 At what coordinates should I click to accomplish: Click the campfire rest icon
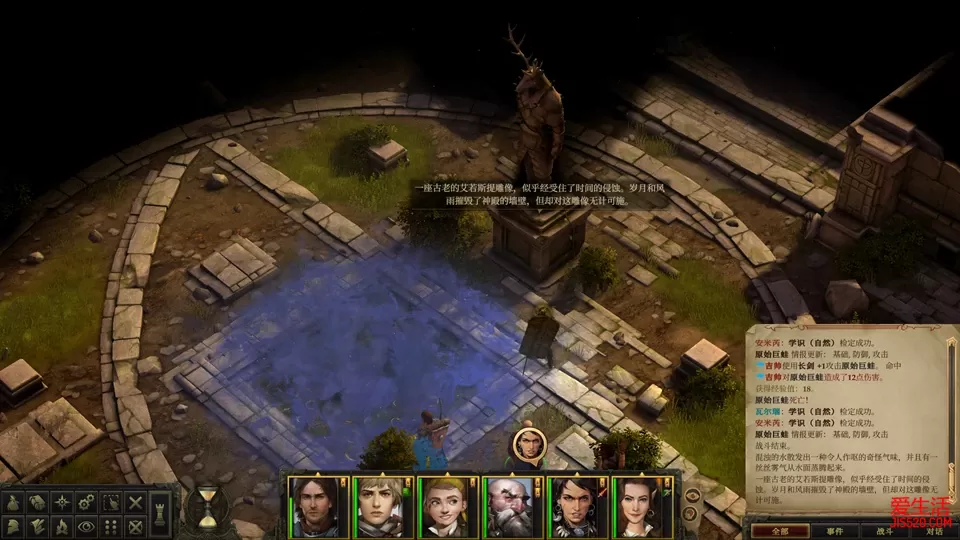coord(61,526)
